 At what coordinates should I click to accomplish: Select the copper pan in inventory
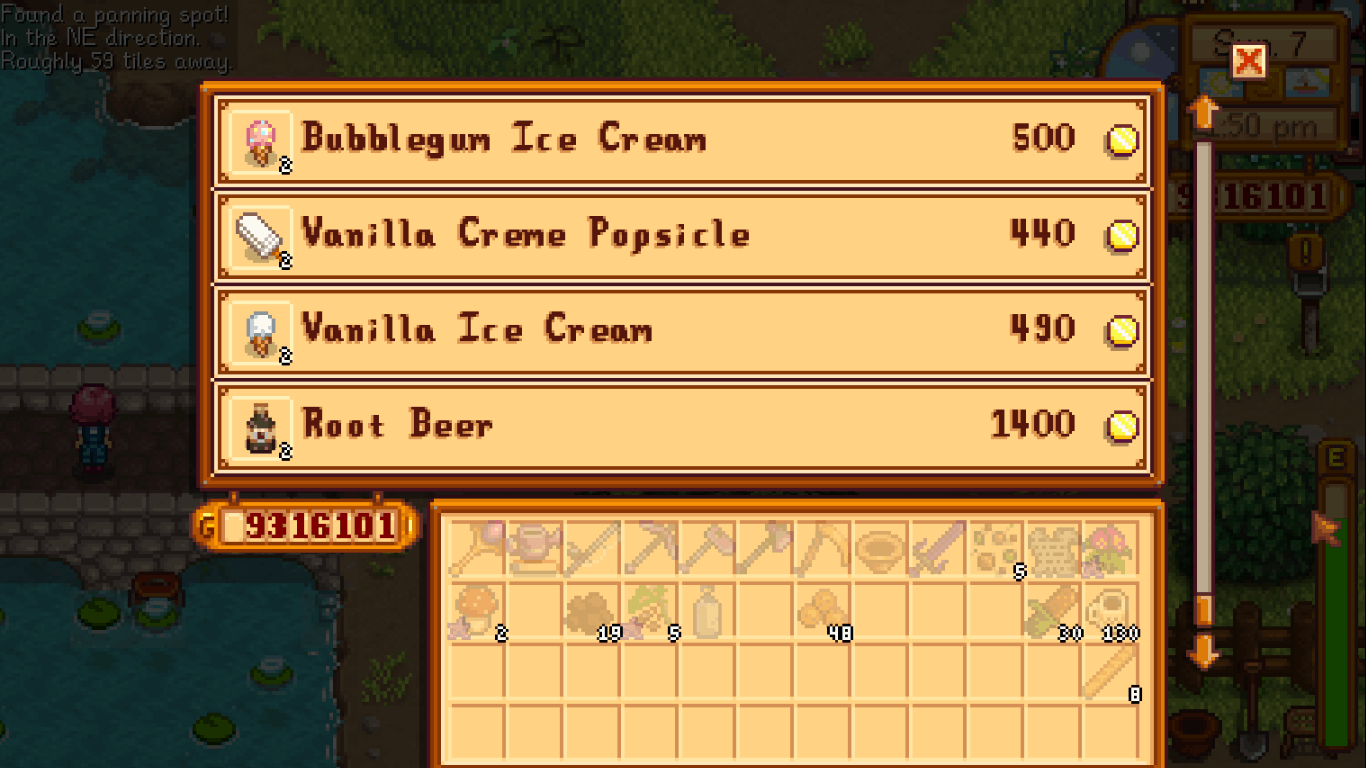click(884, 545)
